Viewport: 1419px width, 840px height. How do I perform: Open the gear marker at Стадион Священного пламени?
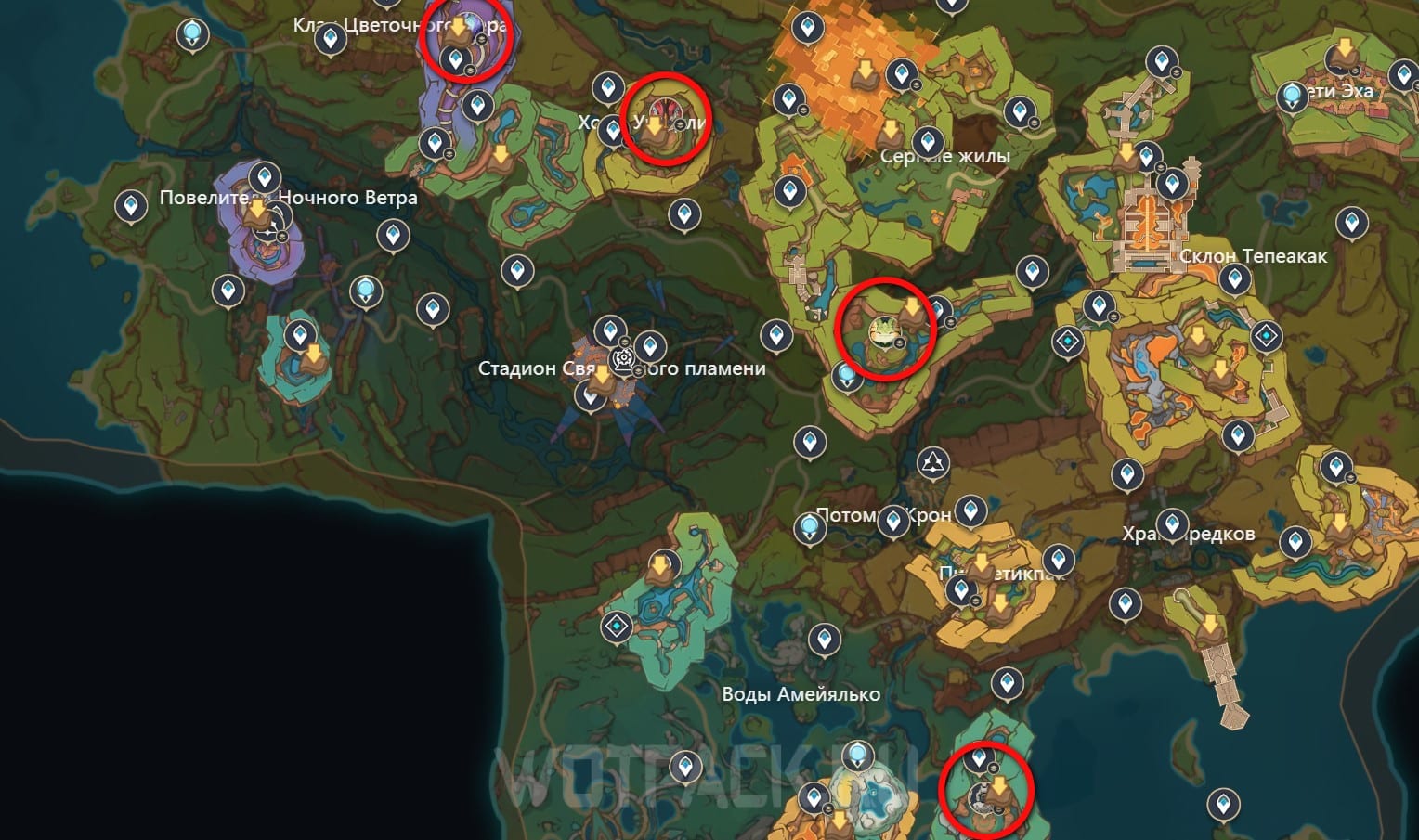(x=623, y=357)
